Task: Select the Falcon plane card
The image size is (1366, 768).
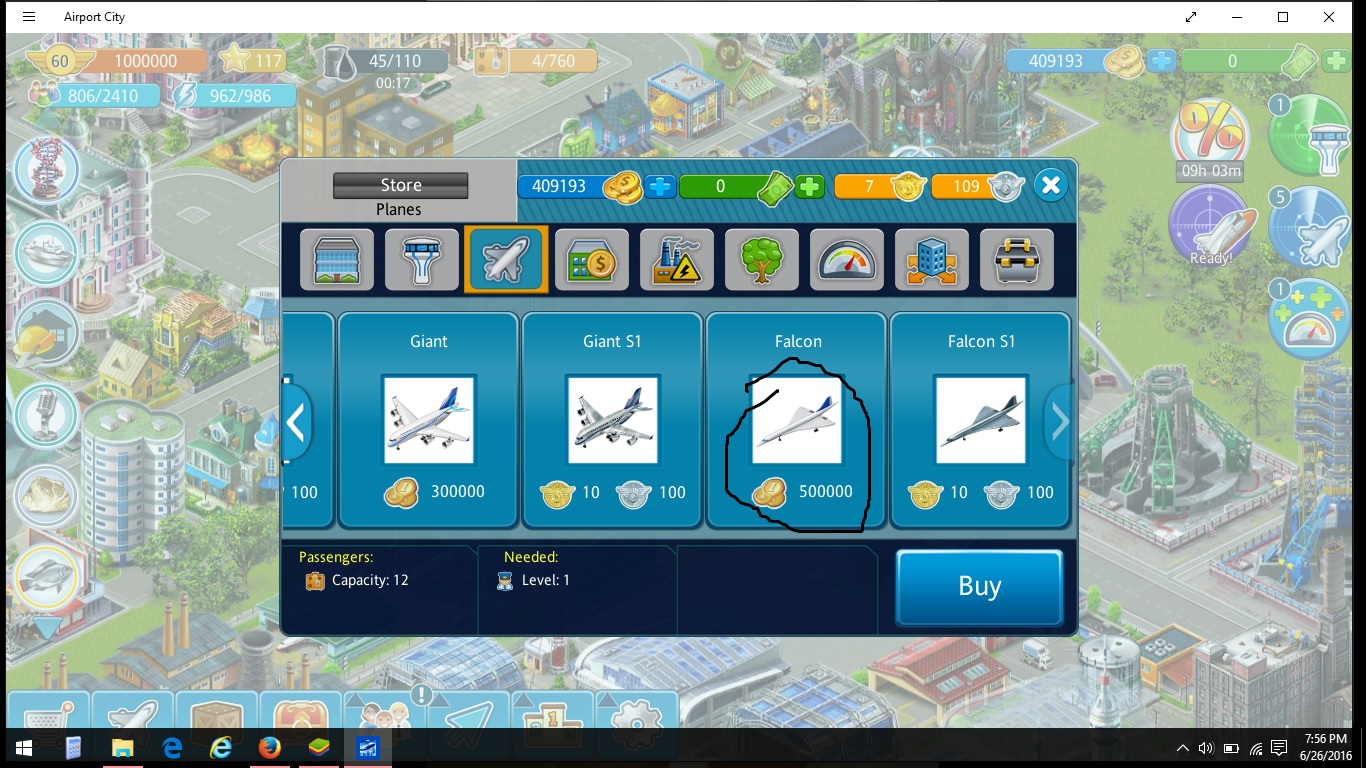Action: coord(797,419)
